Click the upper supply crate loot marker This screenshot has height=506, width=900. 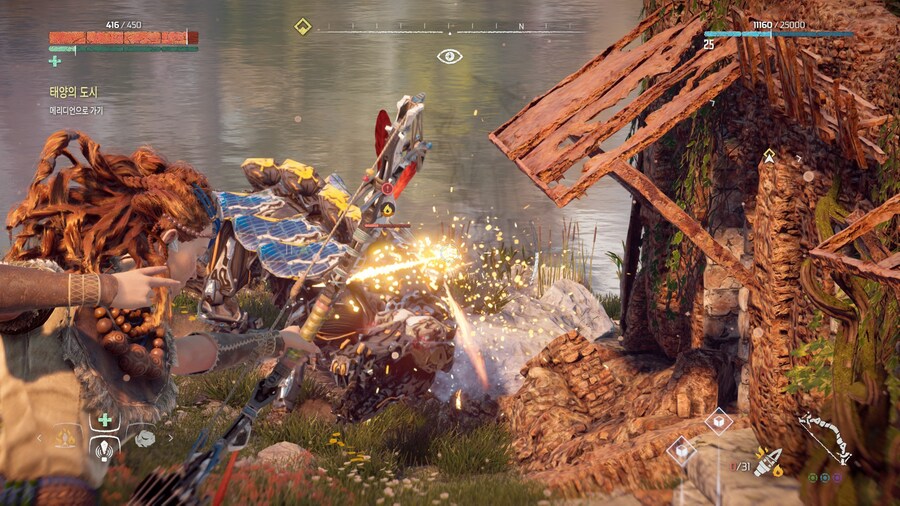click(718, 421)
